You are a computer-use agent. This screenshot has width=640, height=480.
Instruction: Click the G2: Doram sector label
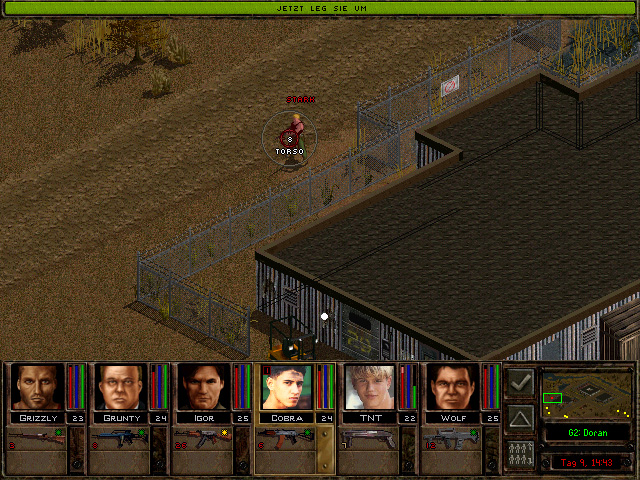coord(585,433)
